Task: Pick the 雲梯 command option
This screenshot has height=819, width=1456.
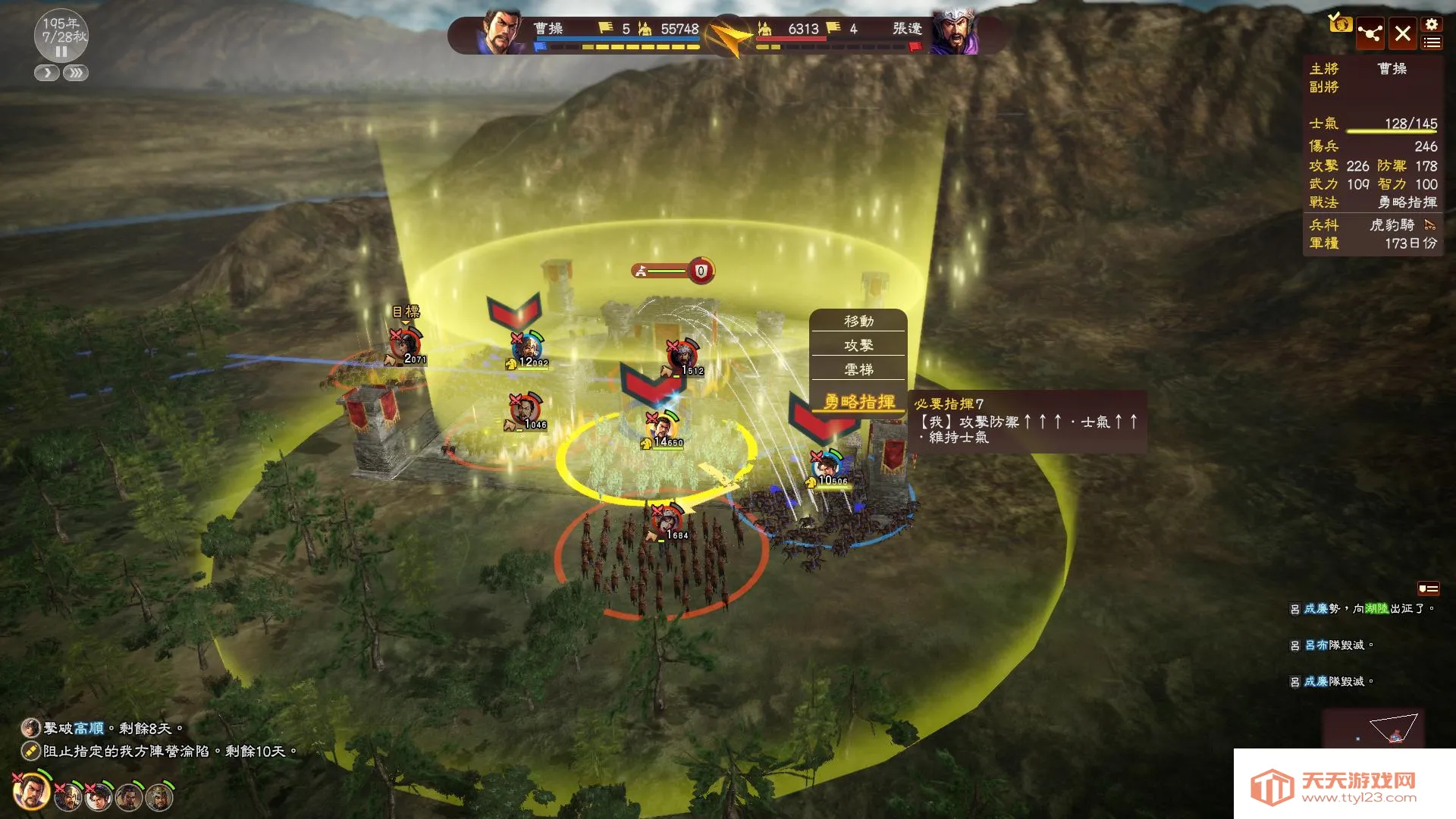Action: point(858,370)
